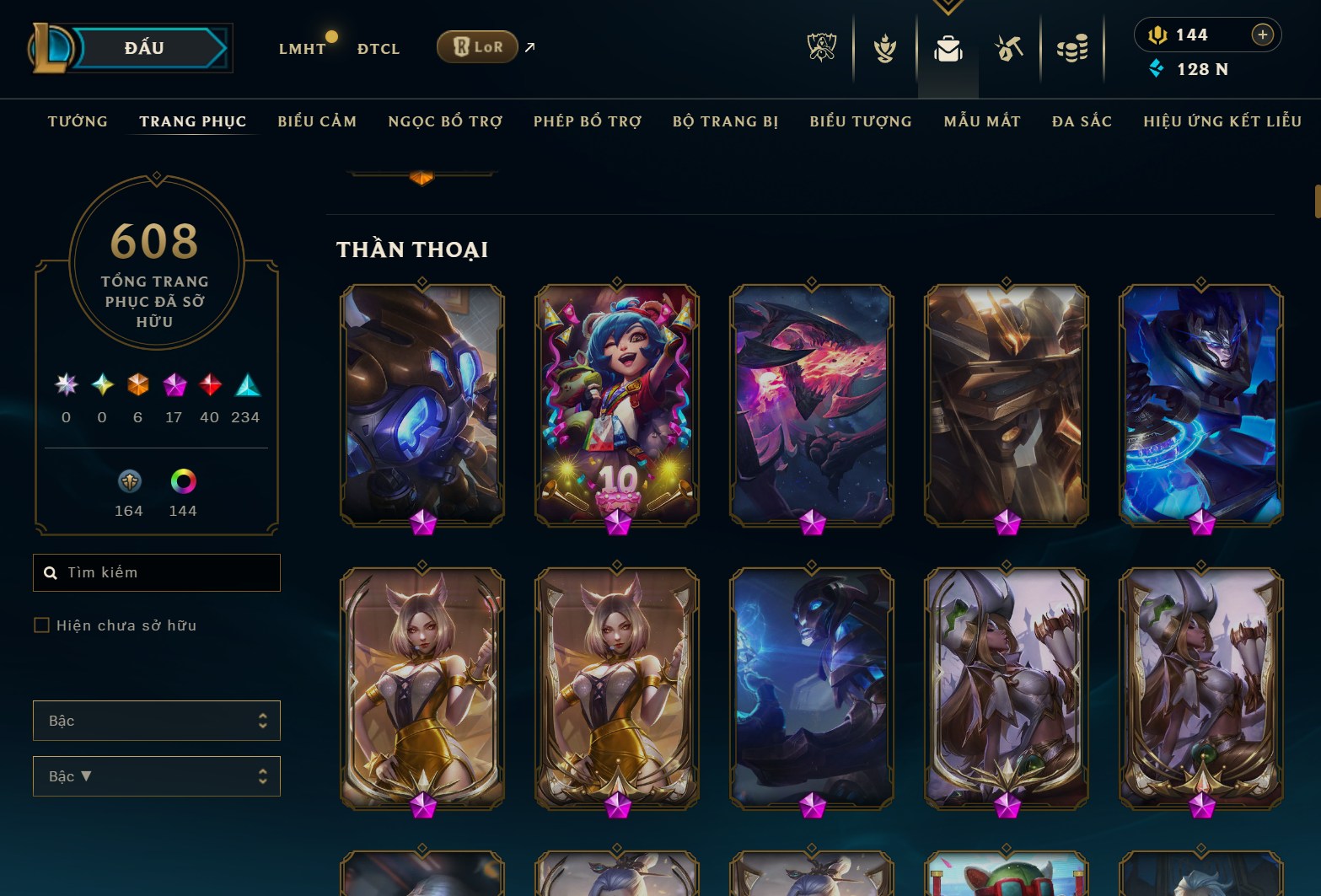Open the BIỂU CẢM tab
The height and width of the screenshot is (896, 1321).
(x=318, y=121)
